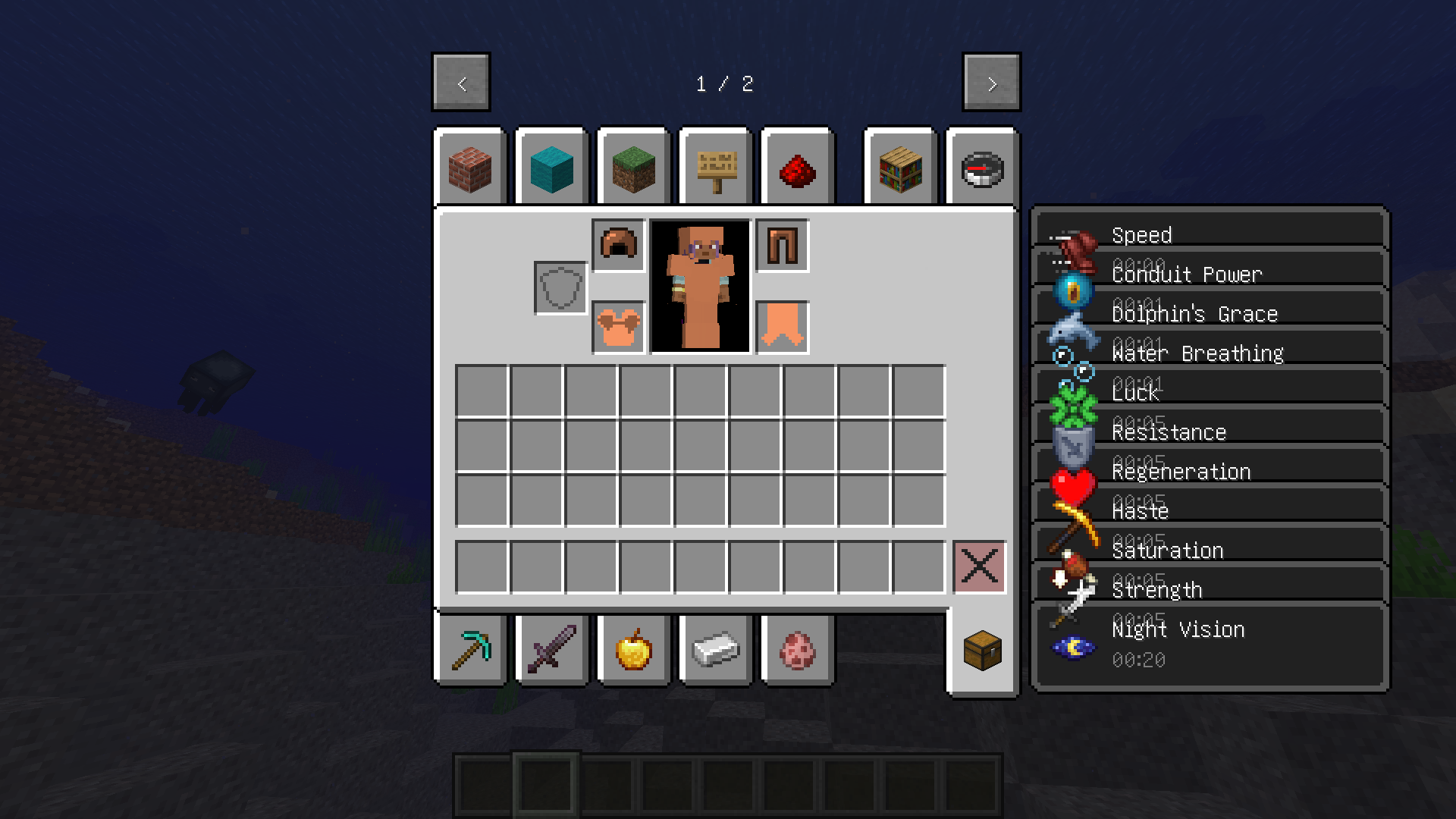Click the redstone dust category icon
Screen dimensions: 1456x819
[x=797, y=168]
